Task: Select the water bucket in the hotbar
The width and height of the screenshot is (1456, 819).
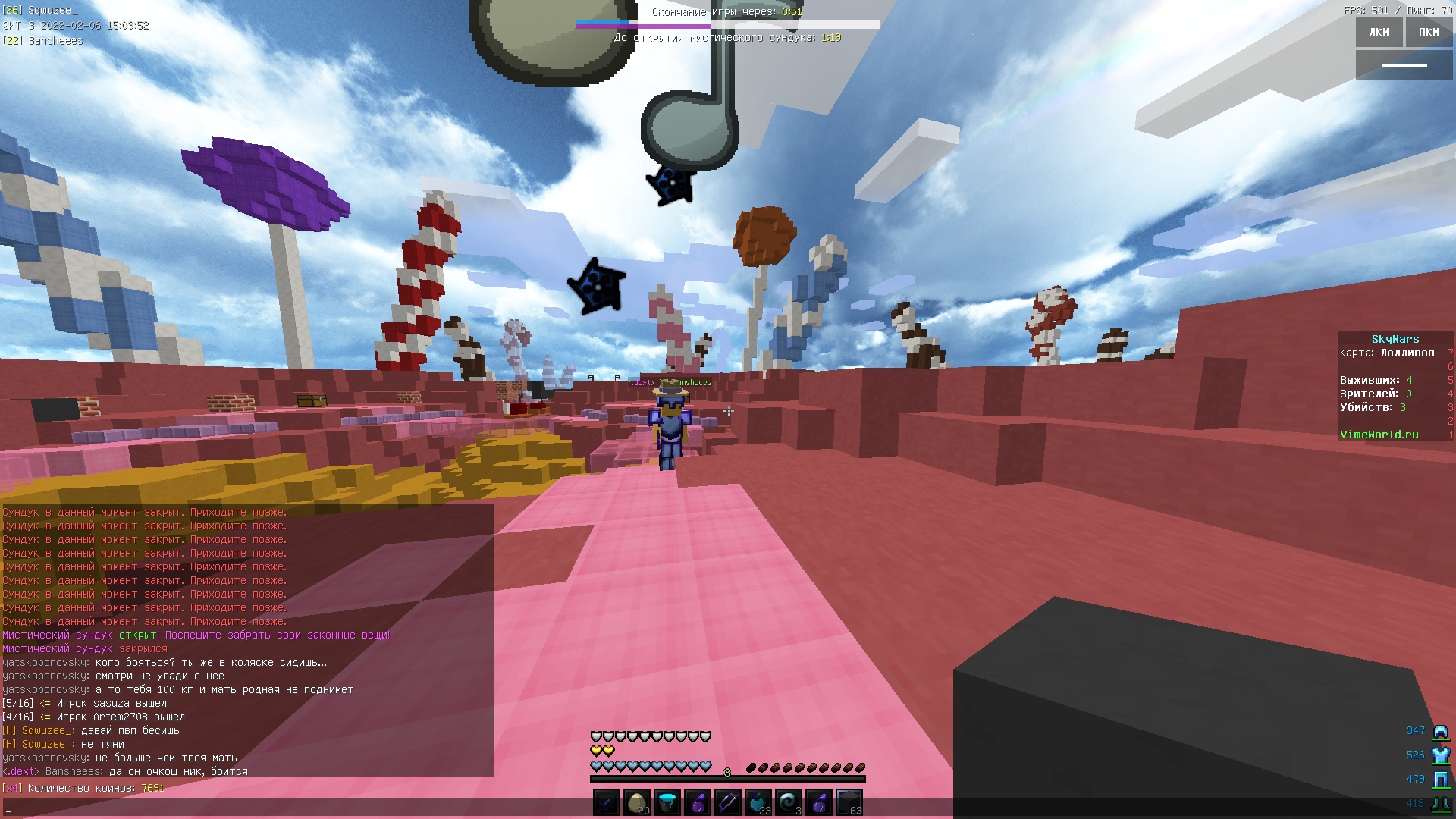Action: (667, 802)
